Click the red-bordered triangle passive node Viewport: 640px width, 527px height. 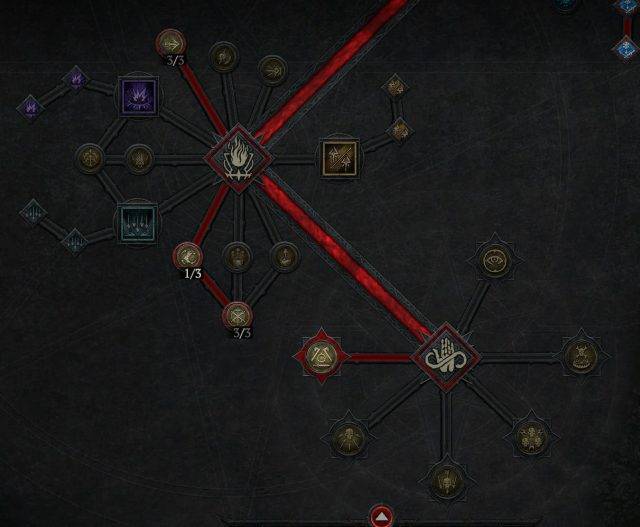click(x=322, y=354)
